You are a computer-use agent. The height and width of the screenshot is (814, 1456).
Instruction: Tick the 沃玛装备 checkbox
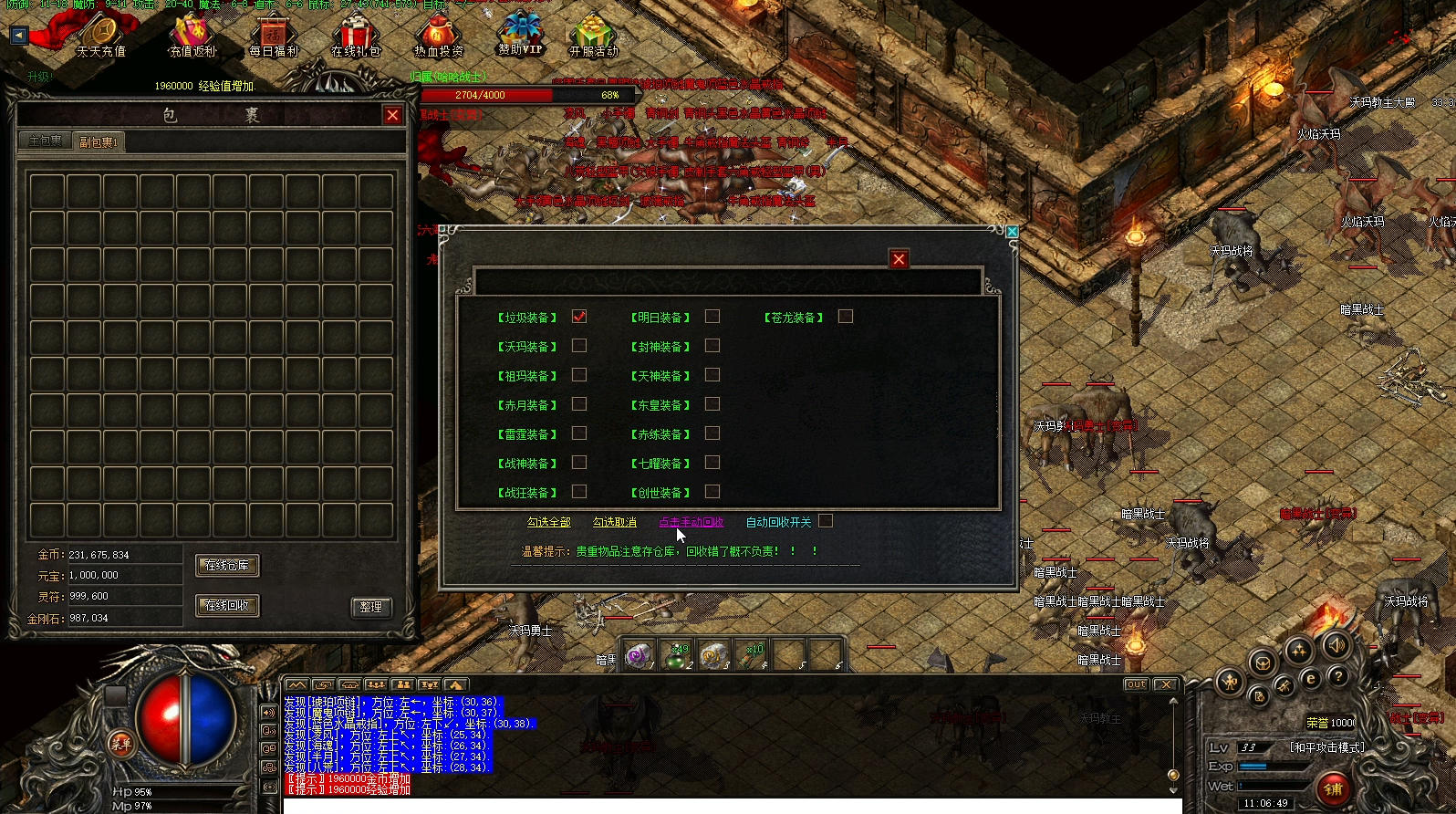click(x=579, y=346)
